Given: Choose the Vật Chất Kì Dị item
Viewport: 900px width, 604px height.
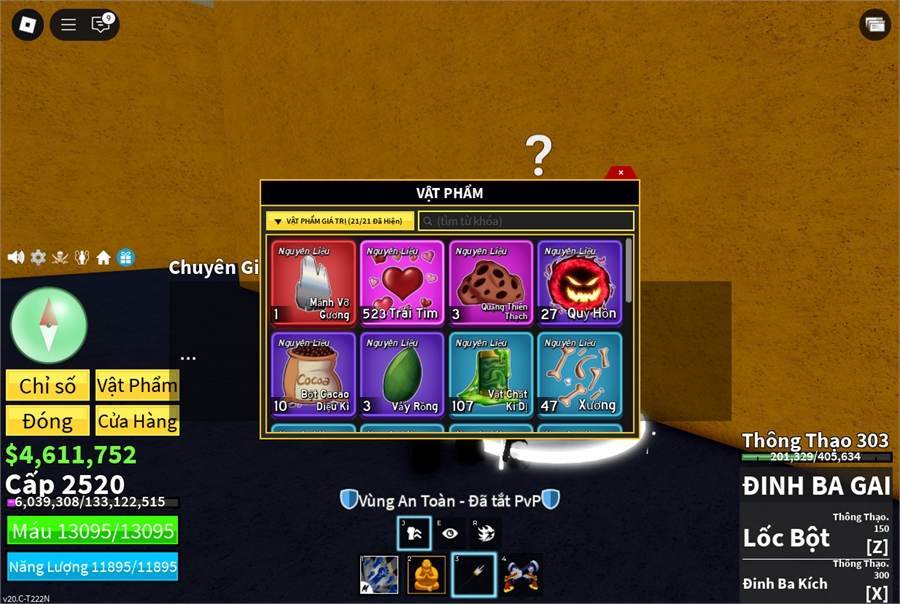Looking at the screenshot, I should 490,374.
